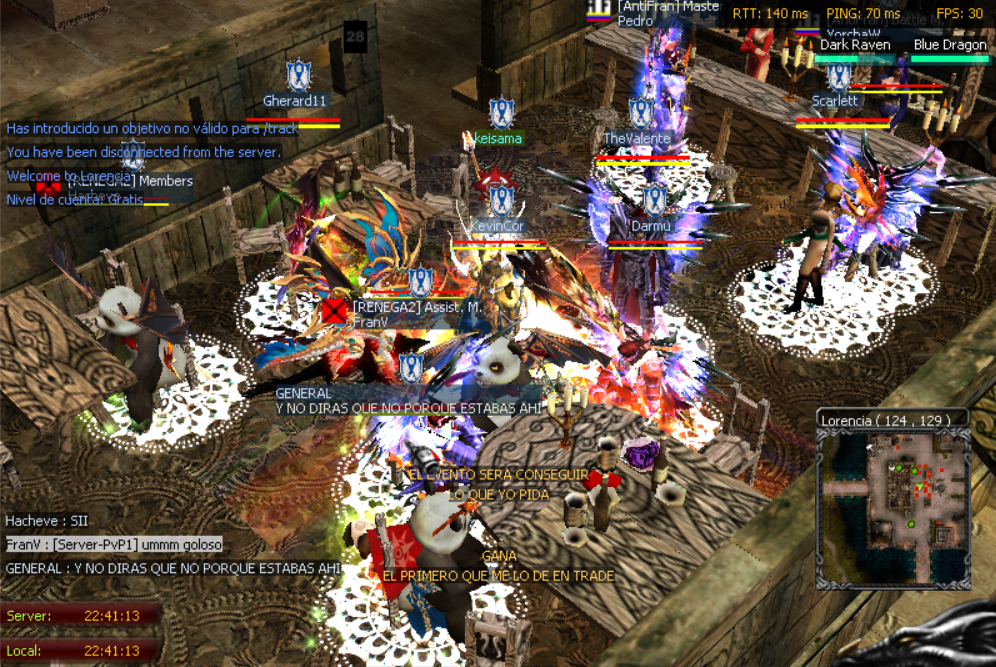
Task: Click FranV's guild nameplate
Action: coord(415,315)
